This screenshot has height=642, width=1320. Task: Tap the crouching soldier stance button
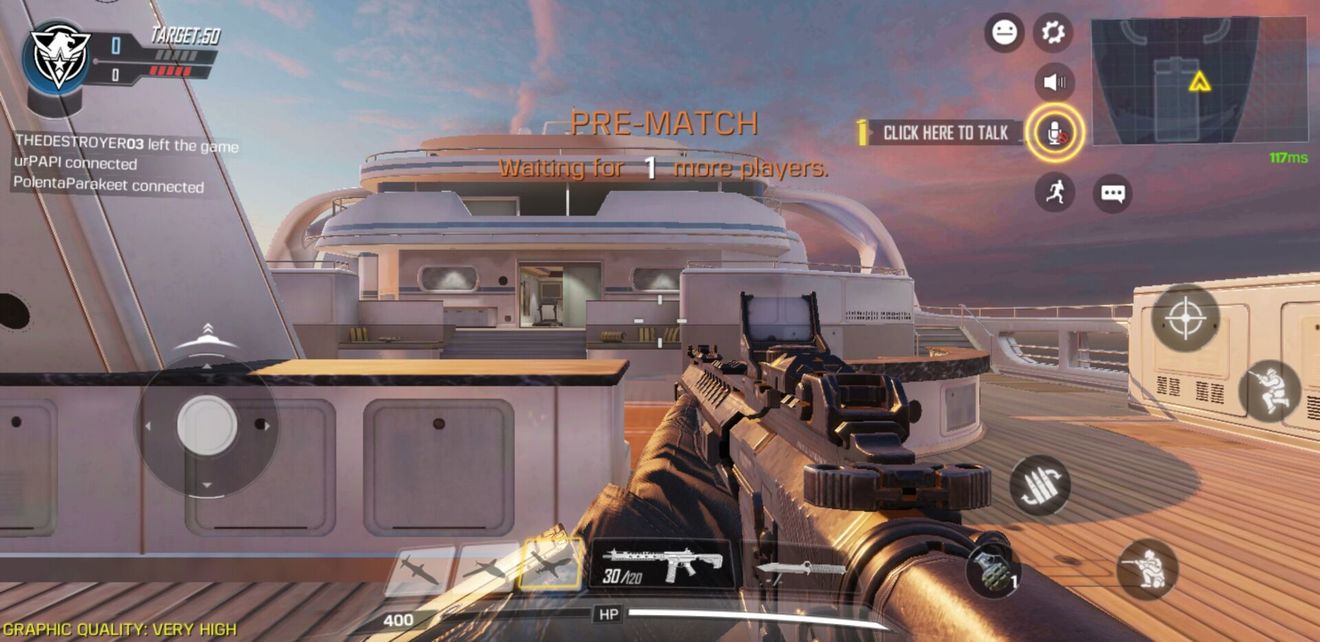(x=1146, y=569)
